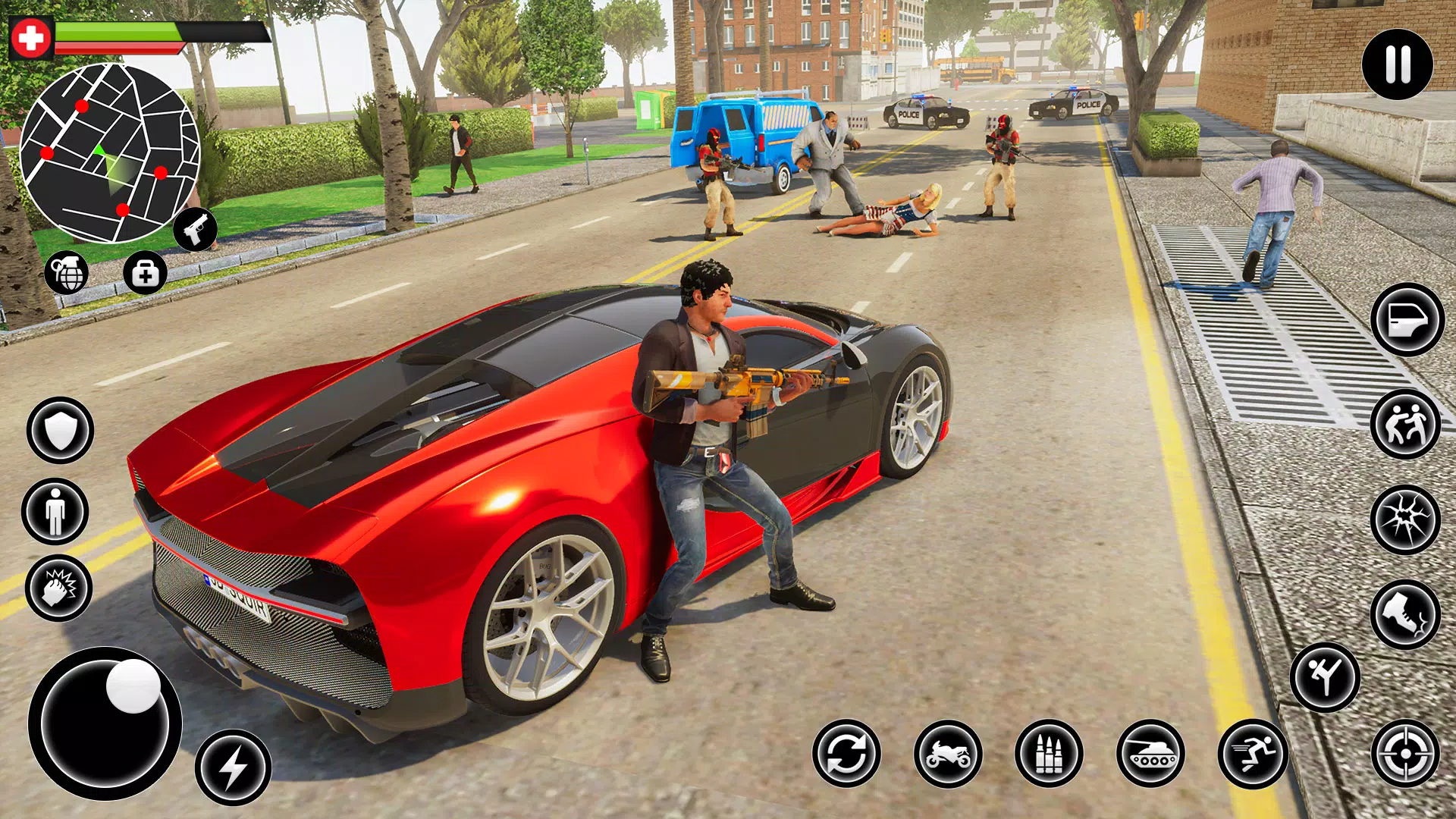Summon a tank with the tank icon
This screenshot has width=1456, height=819.
coord(1150,754)
